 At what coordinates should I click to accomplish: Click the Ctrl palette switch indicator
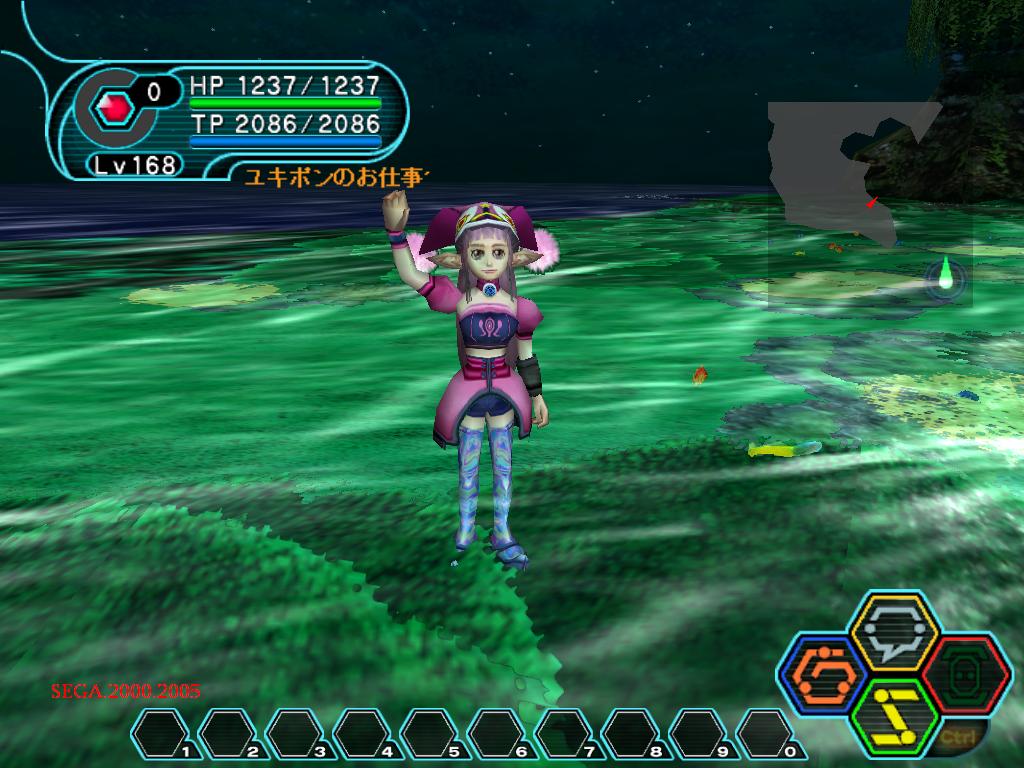click(953, 737)
